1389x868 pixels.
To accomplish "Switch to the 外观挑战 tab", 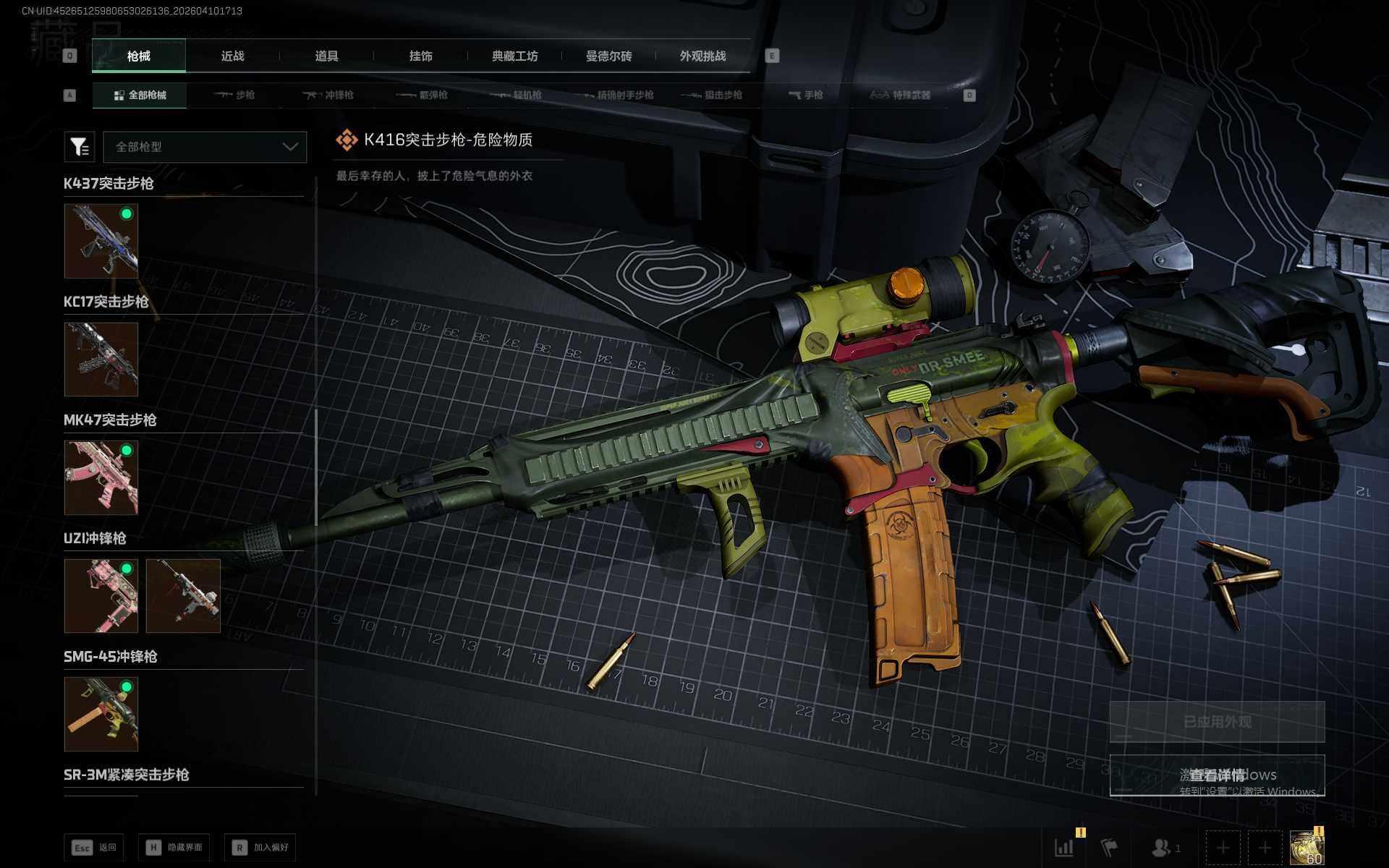I will click(x=702, y=56).
